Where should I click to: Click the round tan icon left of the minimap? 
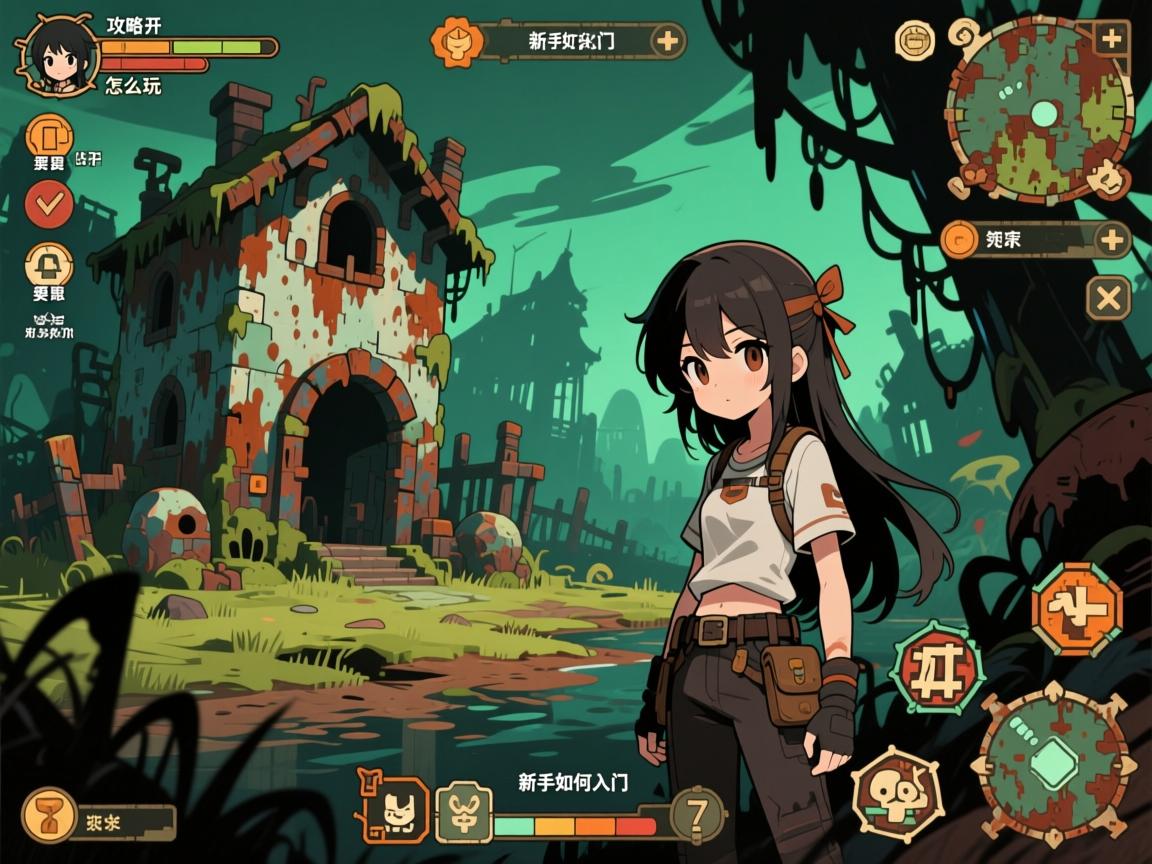pyautogui.click(x=914, y=41)
